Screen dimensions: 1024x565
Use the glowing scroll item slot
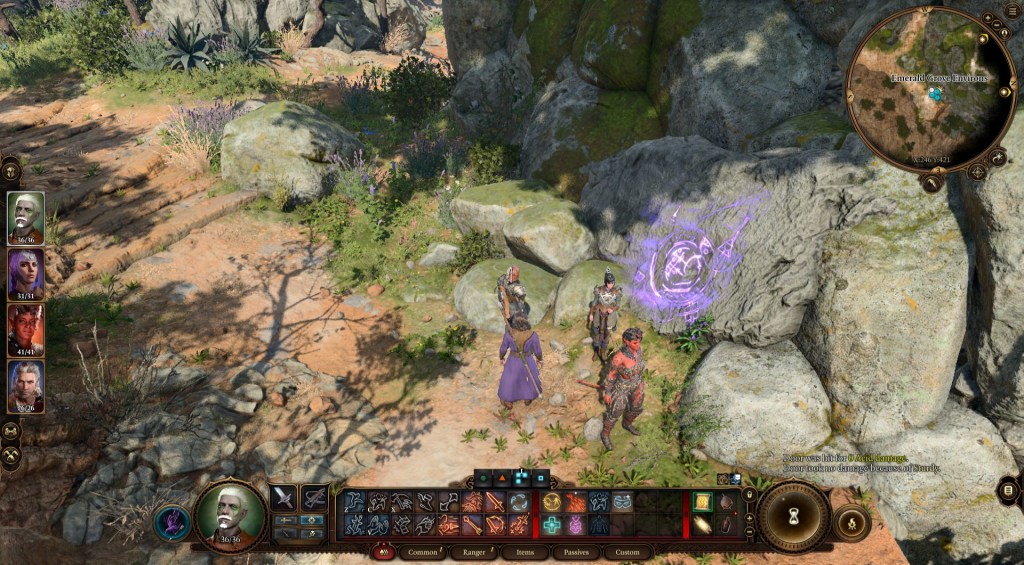pyautogui.click(x=703, y=502)
